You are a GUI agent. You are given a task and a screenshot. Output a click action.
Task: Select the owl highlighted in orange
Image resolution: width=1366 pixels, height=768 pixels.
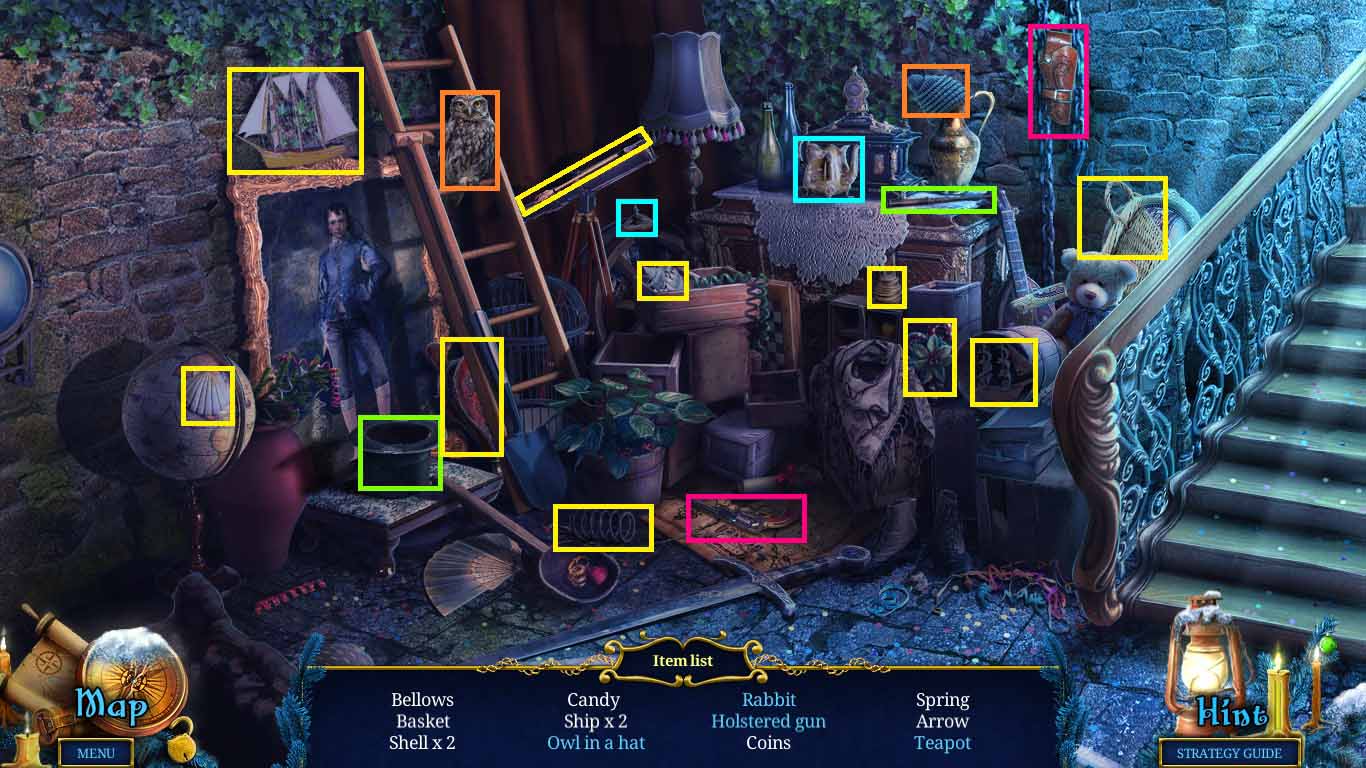(470, 140)
